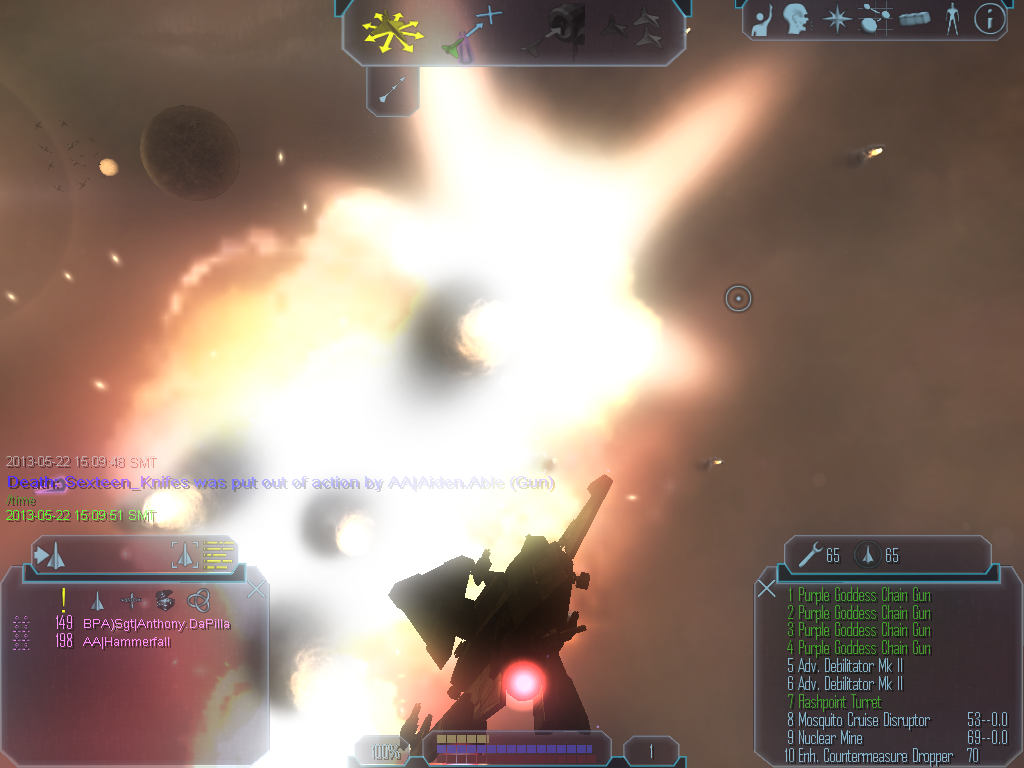Image resolution: width=1024 pixels, height=768 pixels.
Task: Click the treasure chest filter icon
Action: 165,600
